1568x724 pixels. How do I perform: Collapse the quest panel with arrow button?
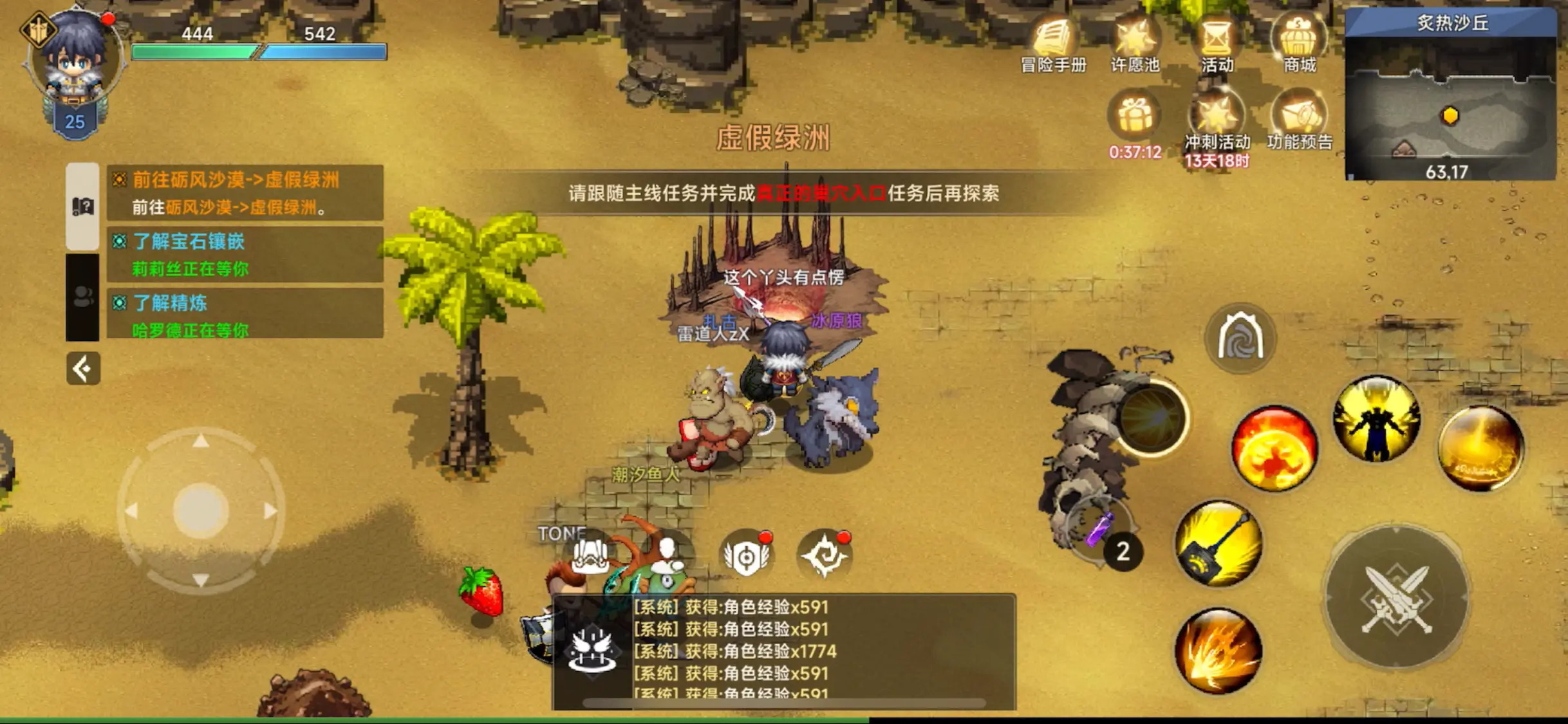[x=83, y=369]
